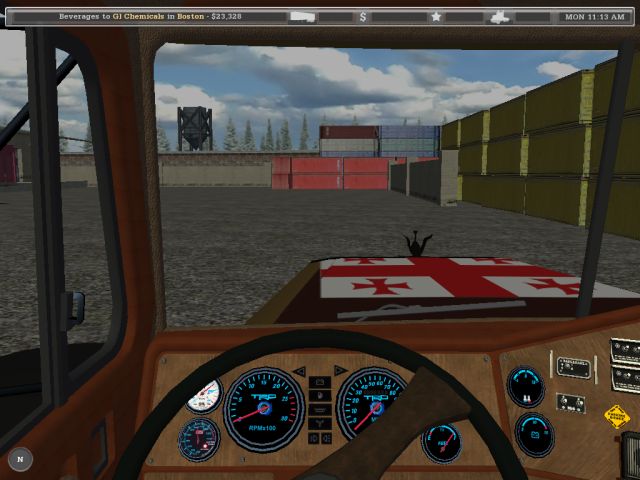Click the truck trailer icon in the top bar

(x=303, y=17)
